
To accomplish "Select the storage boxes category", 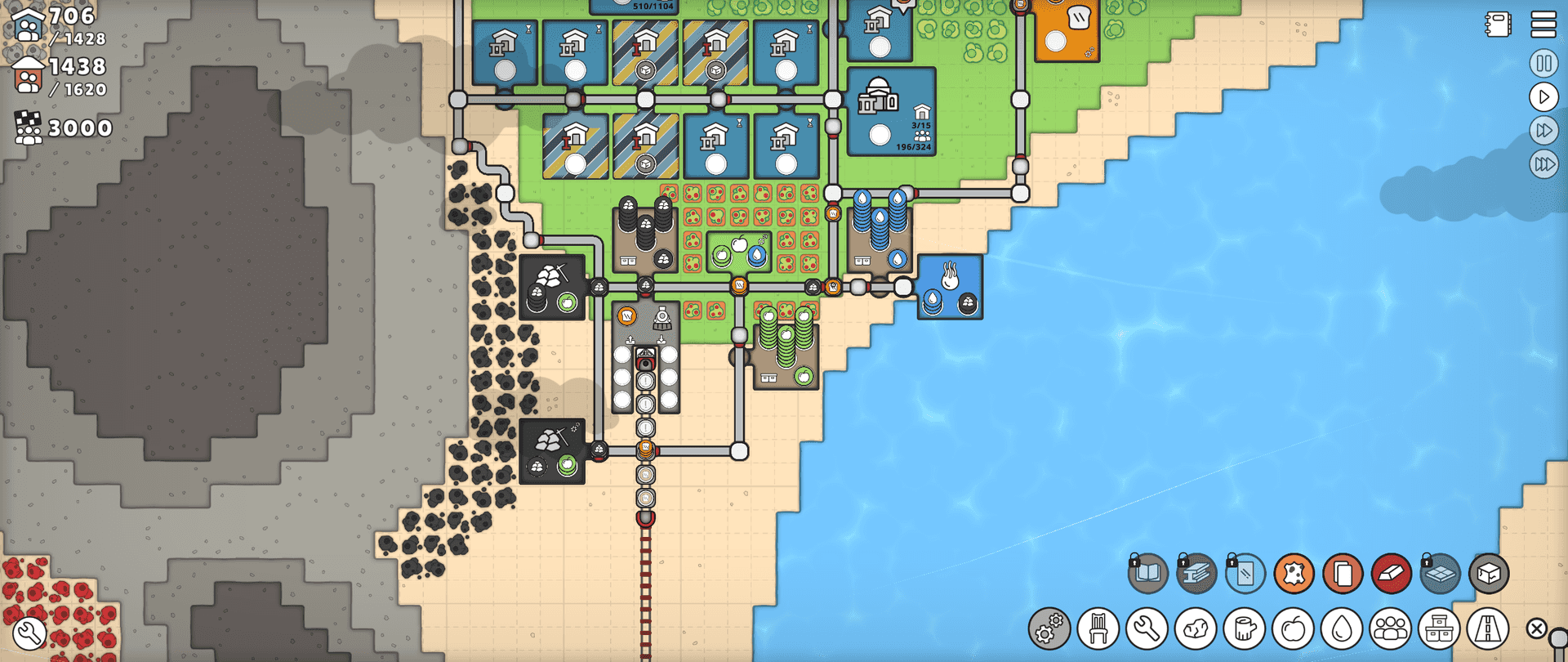I will [x=1439, y=629].
